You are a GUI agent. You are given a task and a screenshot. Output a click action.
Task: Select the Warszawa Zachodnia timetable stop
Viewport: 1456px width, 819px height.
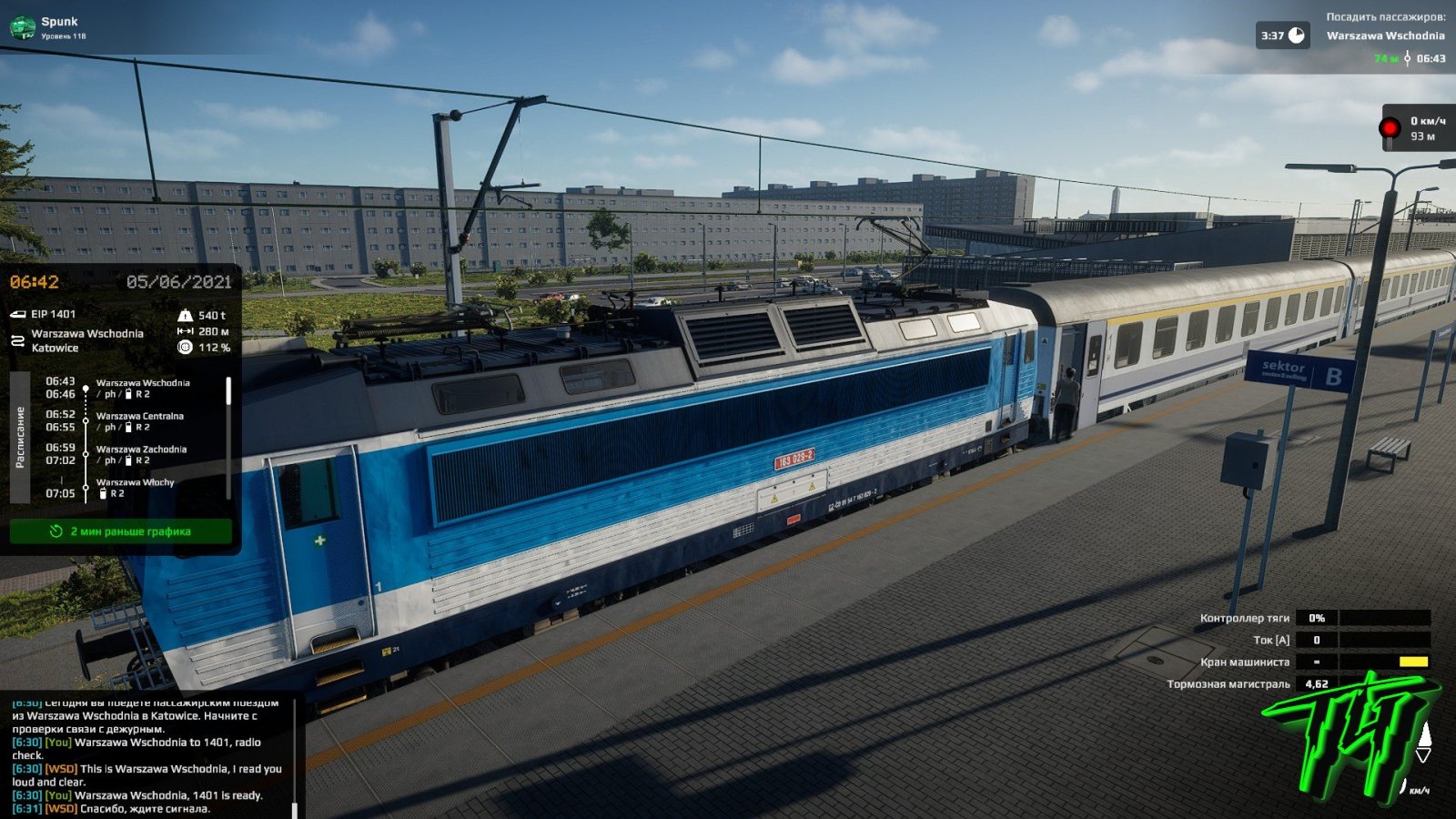[x=141, y=450]
